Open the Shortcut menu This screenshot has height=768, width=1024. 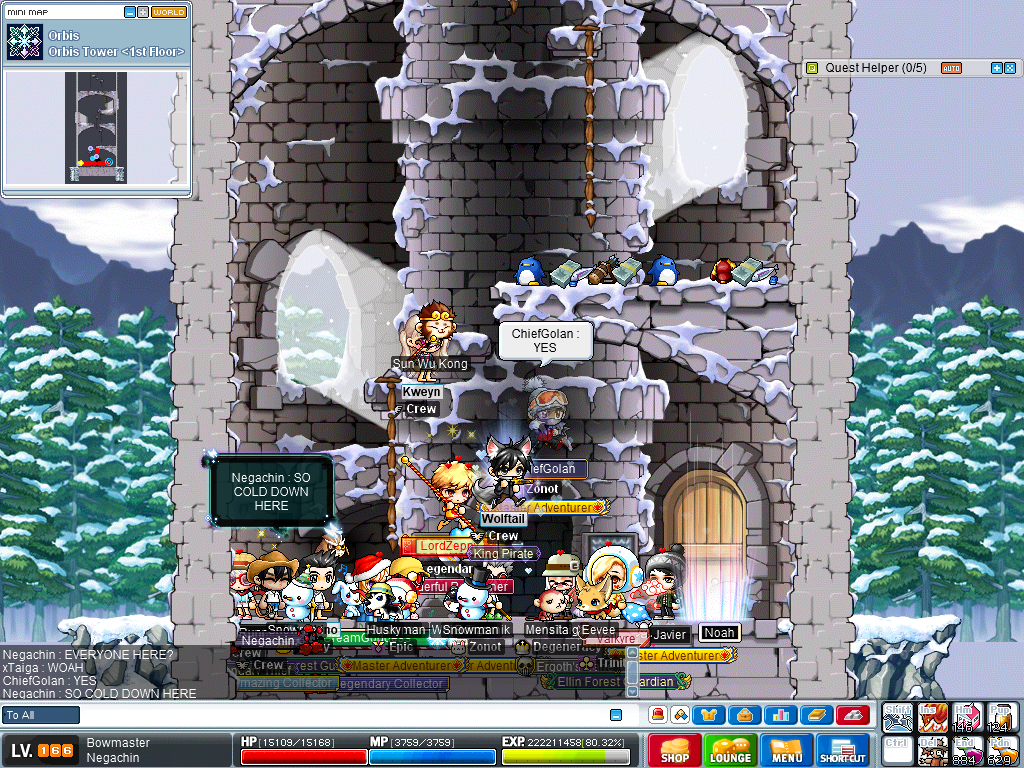[843, 750]
